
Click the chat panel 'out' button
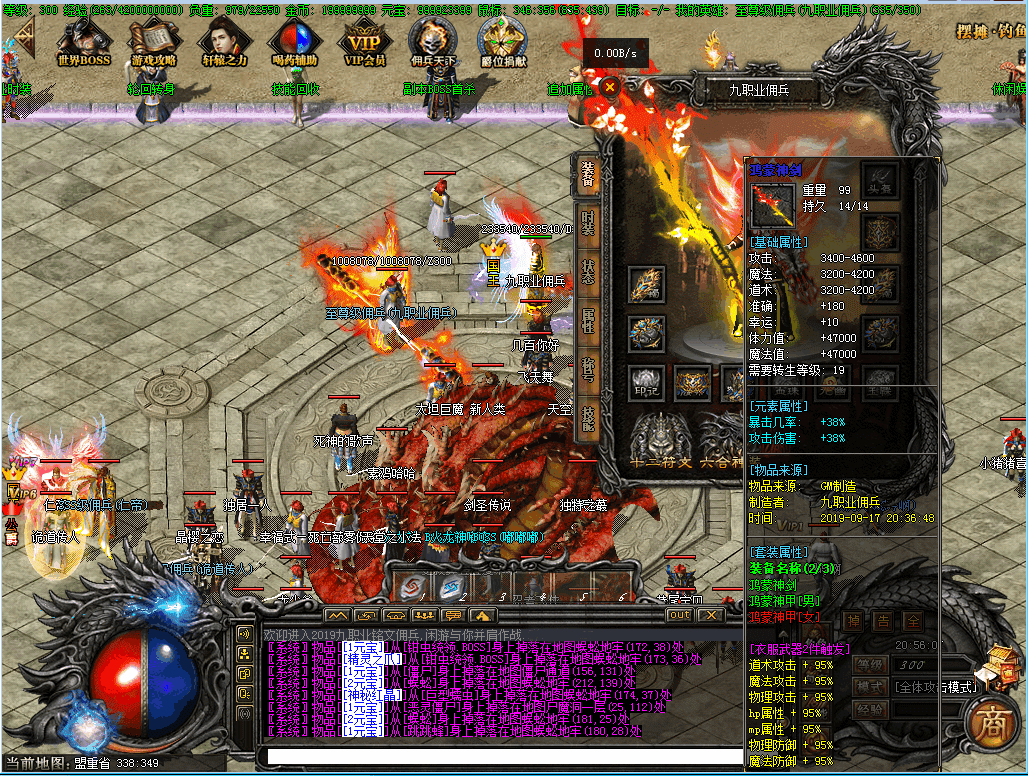click(679, 614)
